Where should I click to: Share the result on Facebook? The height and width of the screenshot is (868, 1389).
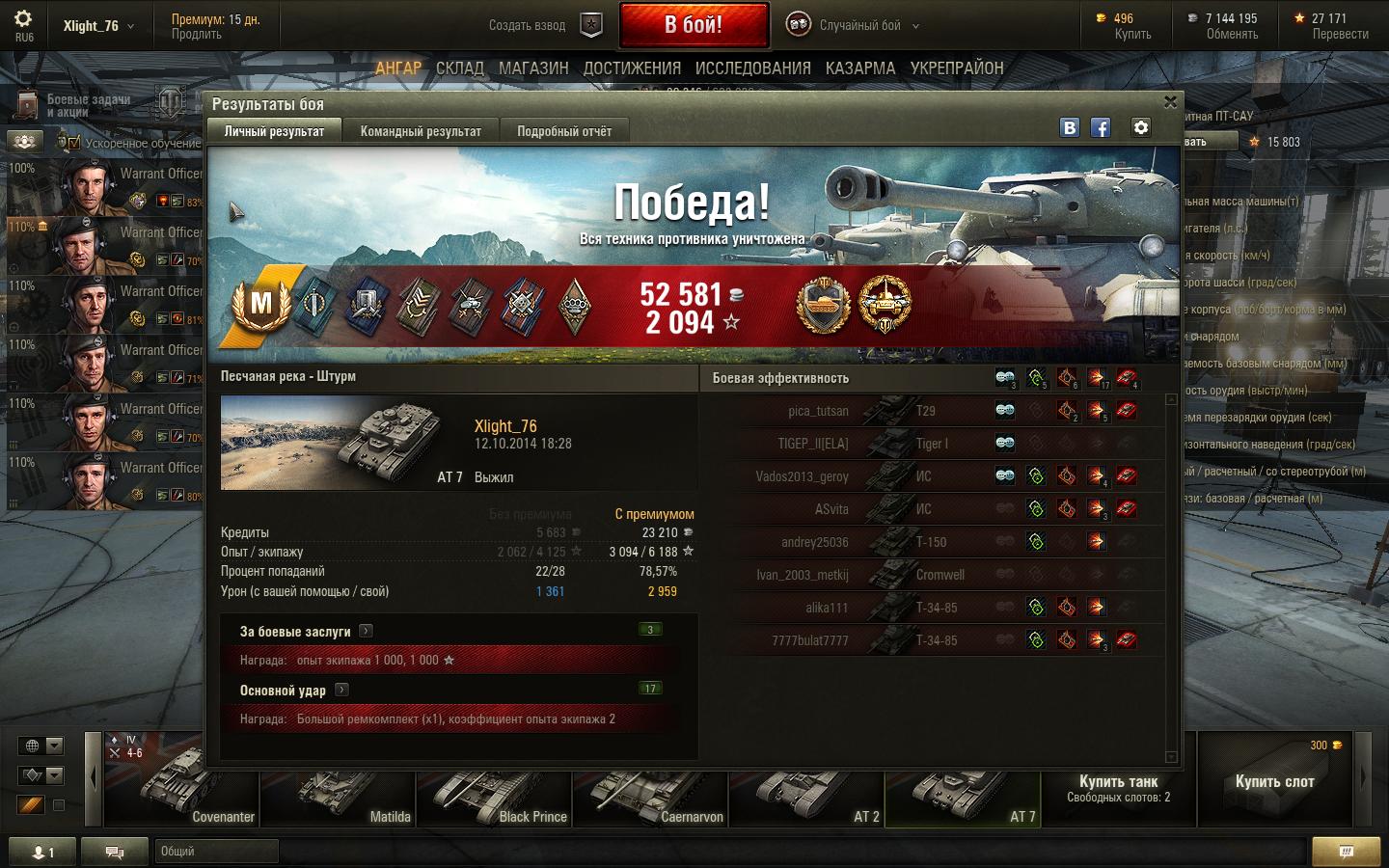pos(1101,127)
